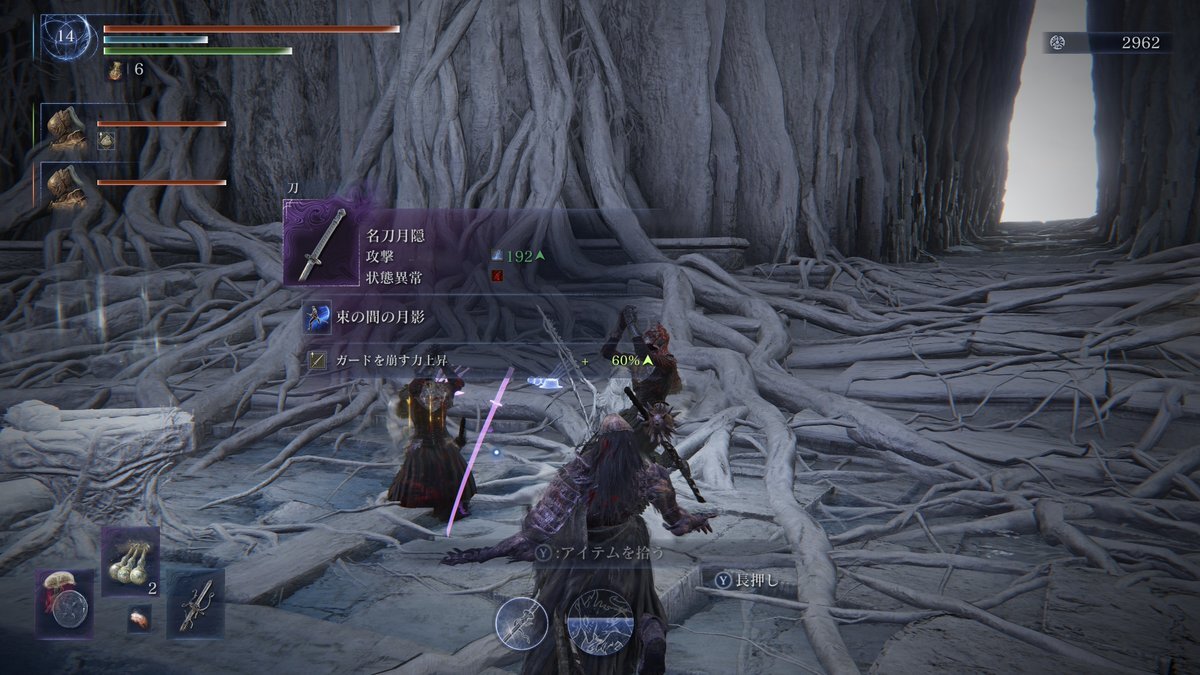Inspect the 束の間の月影 skill icon
Viewport: 1200px width, 675px height.
pyautogui.click(x=319, y=319)
